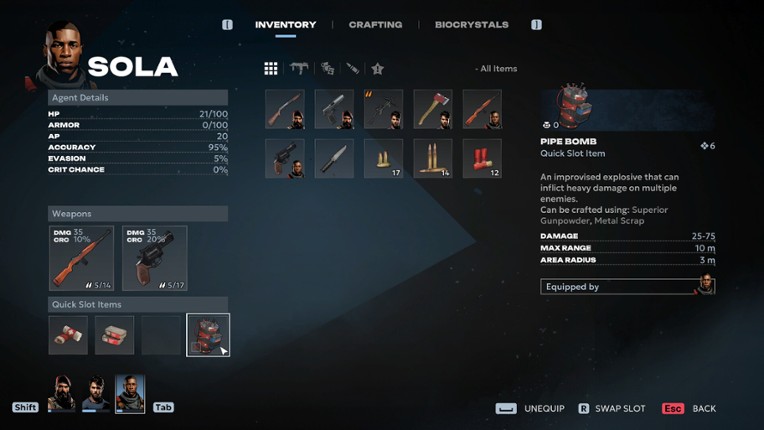This screenshot has height=430, width=764.
Task: Select the combat knife inventory slot
Action: 334,158
